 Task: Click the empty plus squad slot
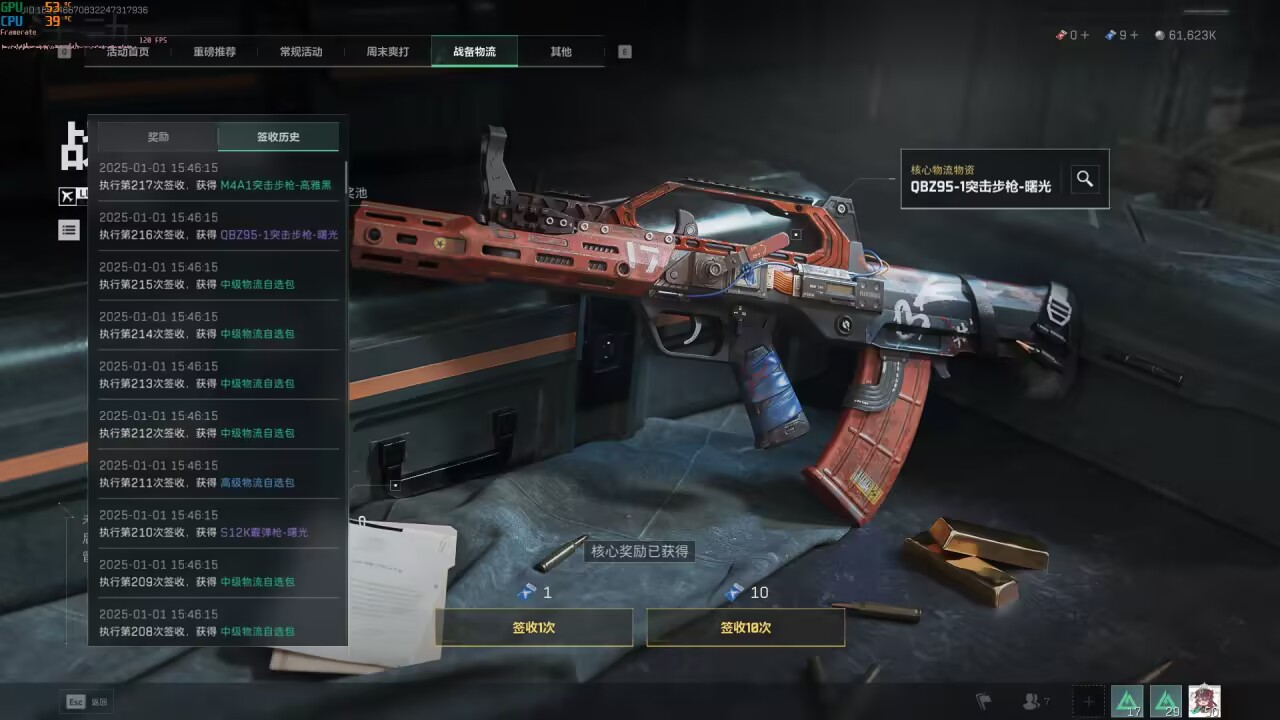click(x=1089, y=701)
